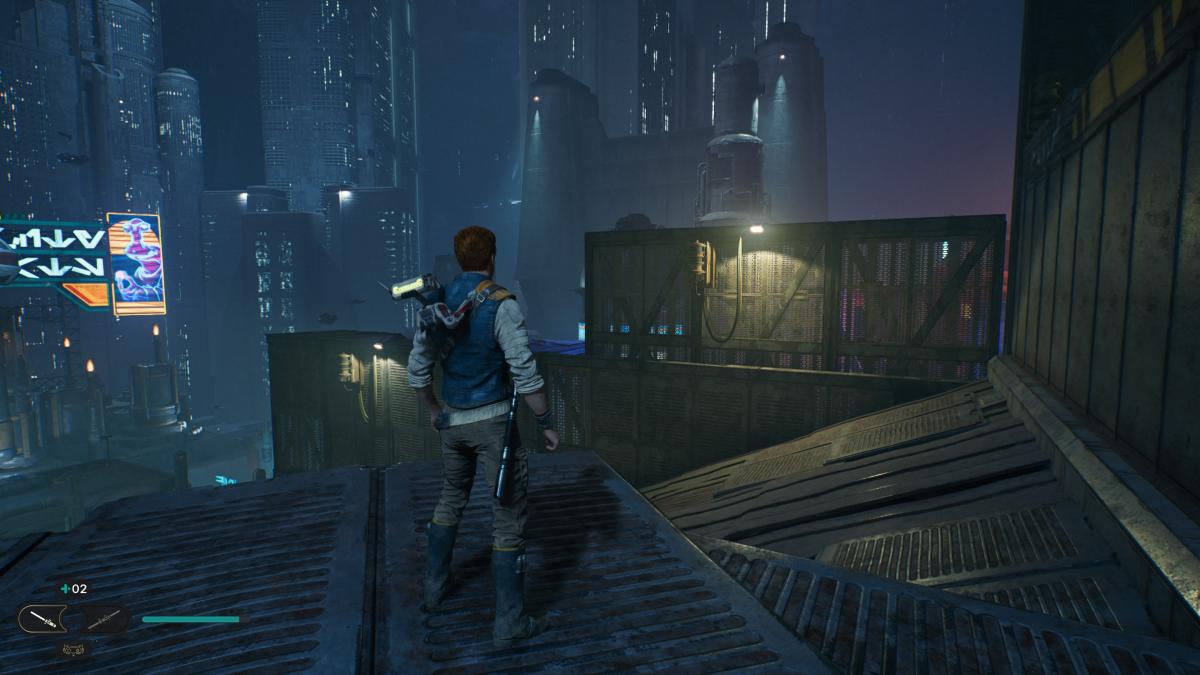This screenshot has height=675, width=1200.
Task: Switch to the double-bladed lightsaber stance
Action: click(105, 620)
